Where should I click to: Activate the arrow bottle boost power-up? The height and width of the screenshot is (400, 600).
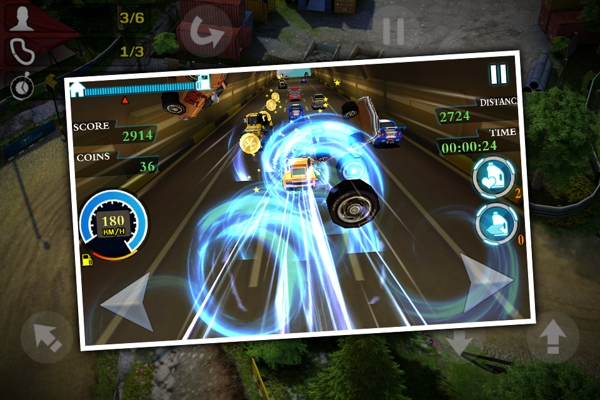tap(494, 225)
